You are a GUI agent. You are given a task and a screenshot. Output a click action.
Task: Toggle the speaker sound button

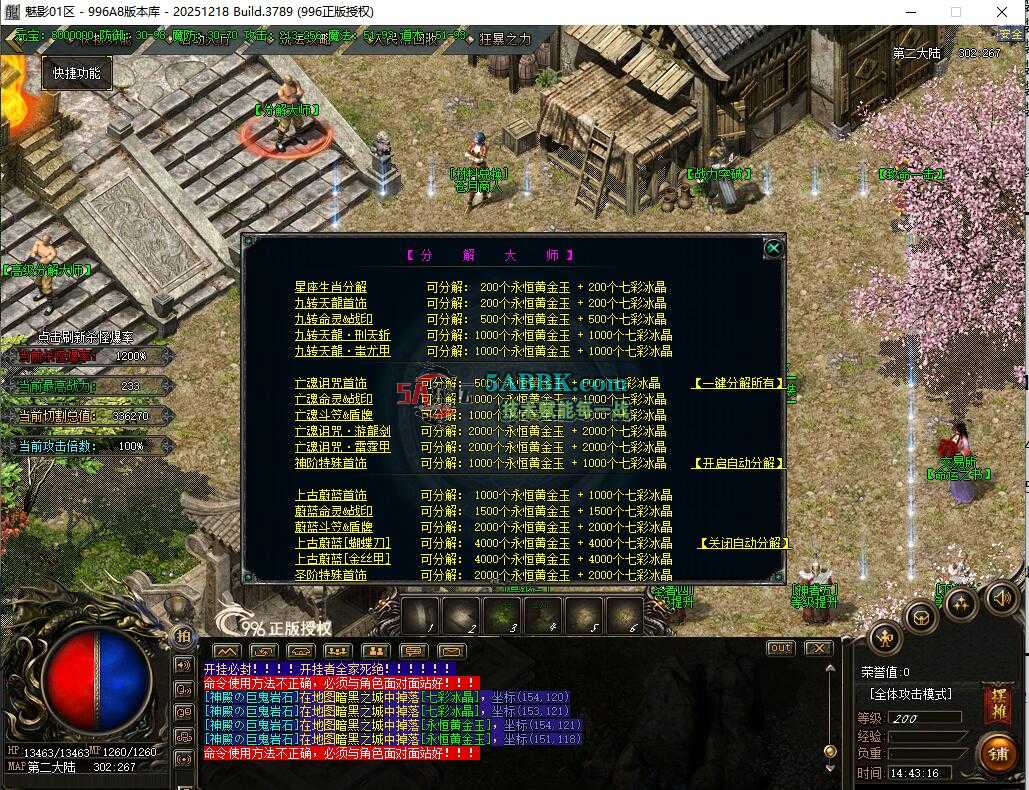click(1000, 598)
